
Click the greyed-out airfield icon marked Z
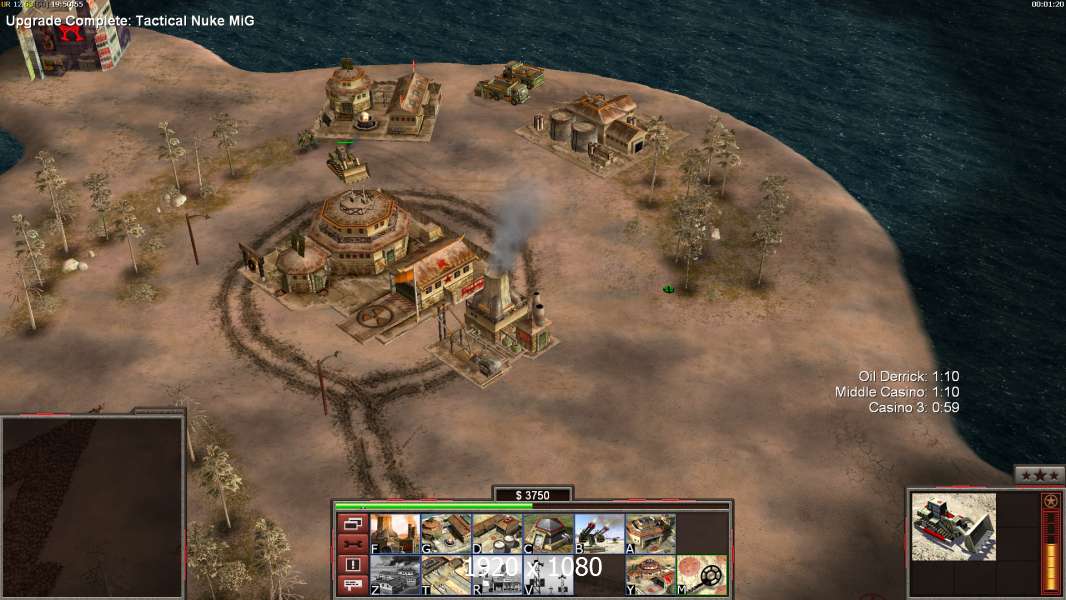pyautogui.click(x=394, y=575)
